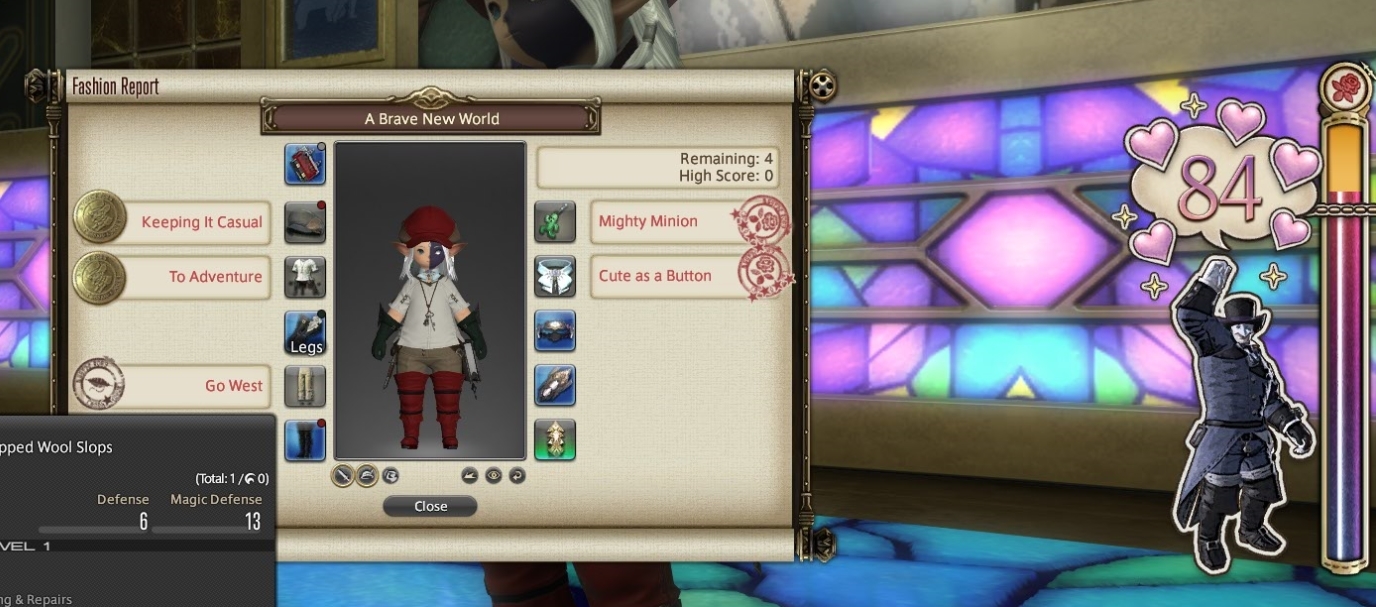1376x607 pixels.
Task: Open the Keeping It Casual theme entry
Action: [201, 222]
